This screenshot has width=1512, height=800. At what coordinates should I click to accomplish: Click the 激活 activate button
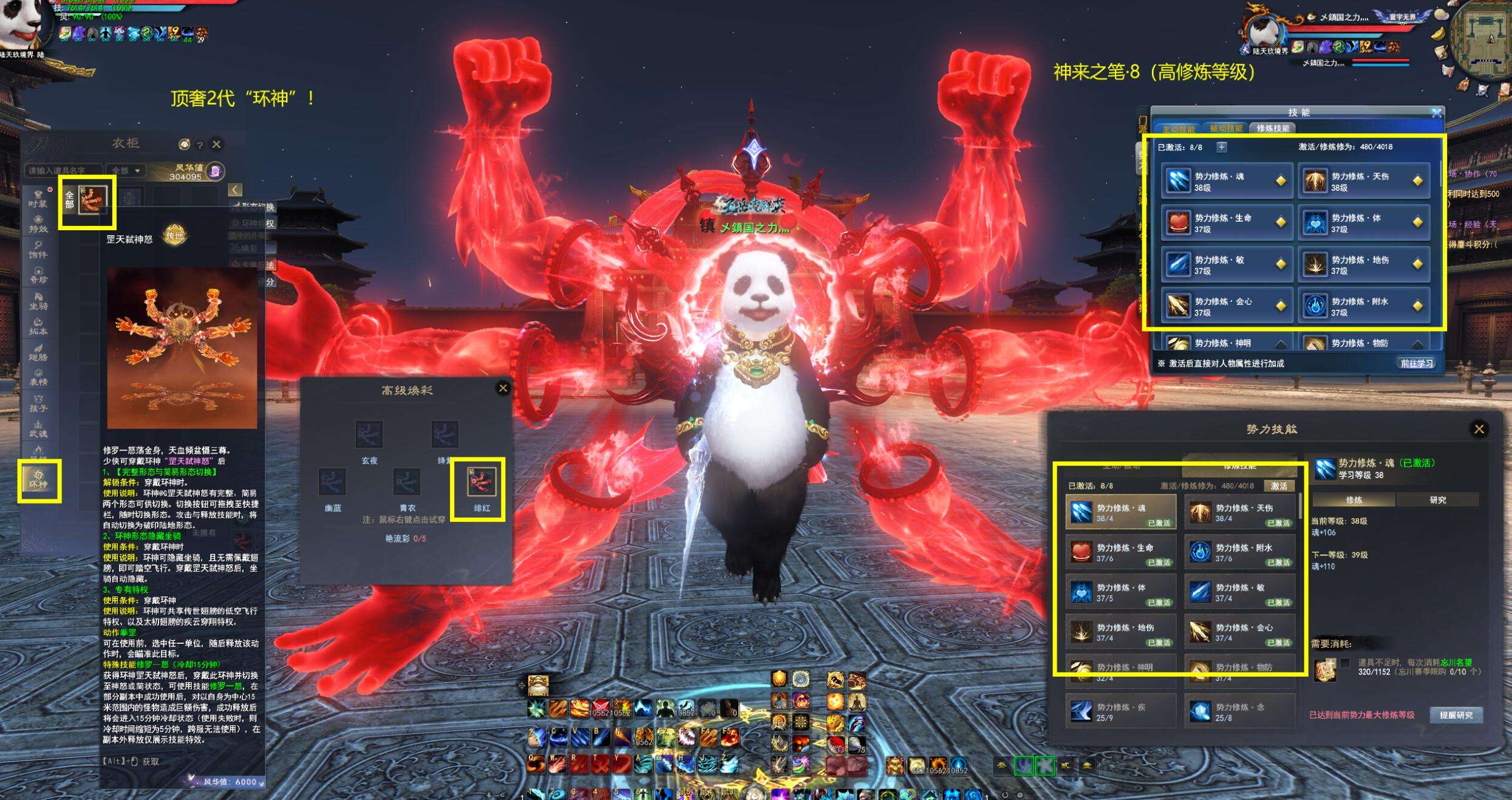[1279, 486]
